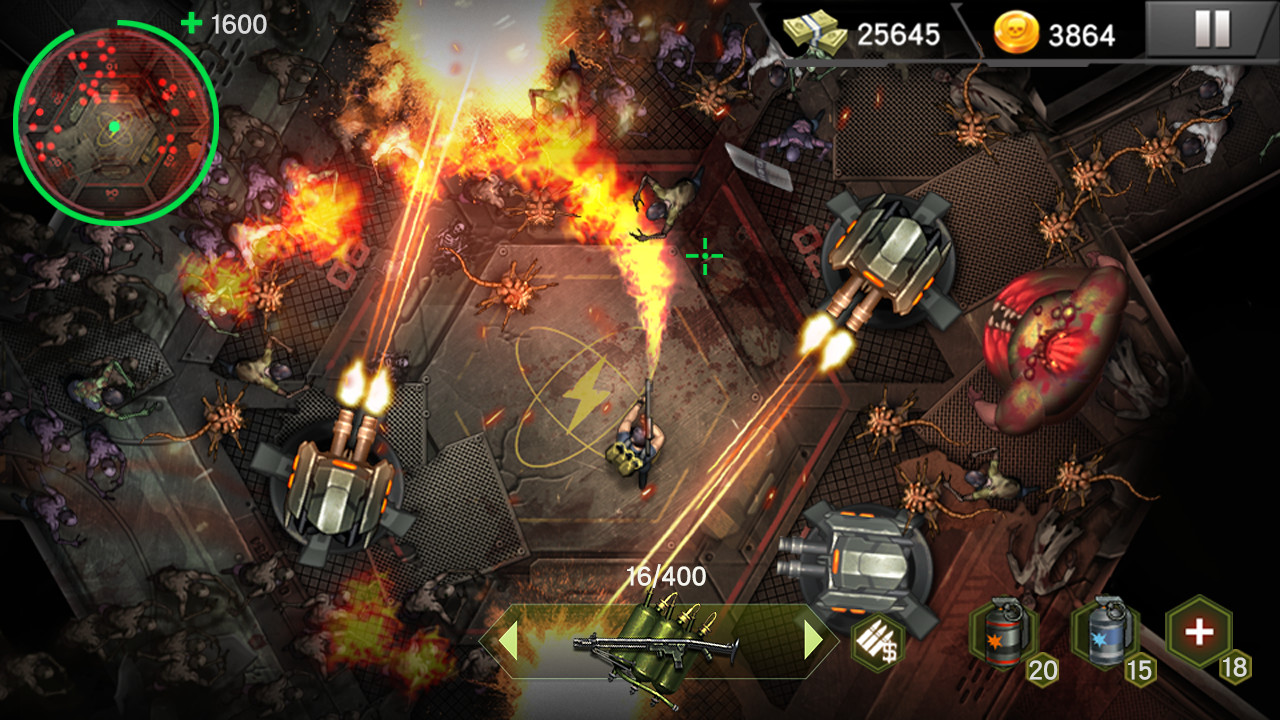Screen dimensions: 1280x720
Task: Pause the game
Action: click(1212, 30)
